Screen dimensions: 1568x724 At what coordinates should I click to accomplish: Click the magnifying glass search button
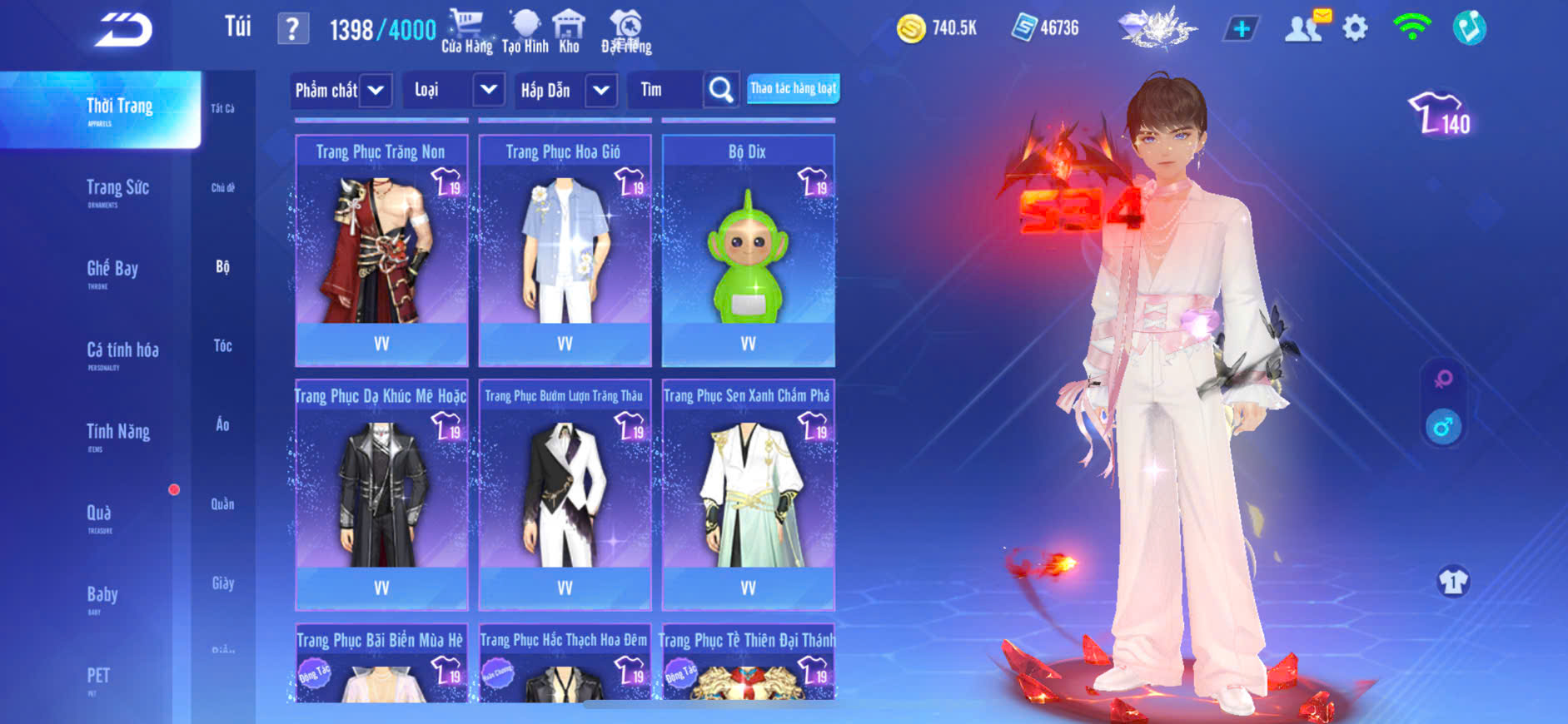(720, 90)
